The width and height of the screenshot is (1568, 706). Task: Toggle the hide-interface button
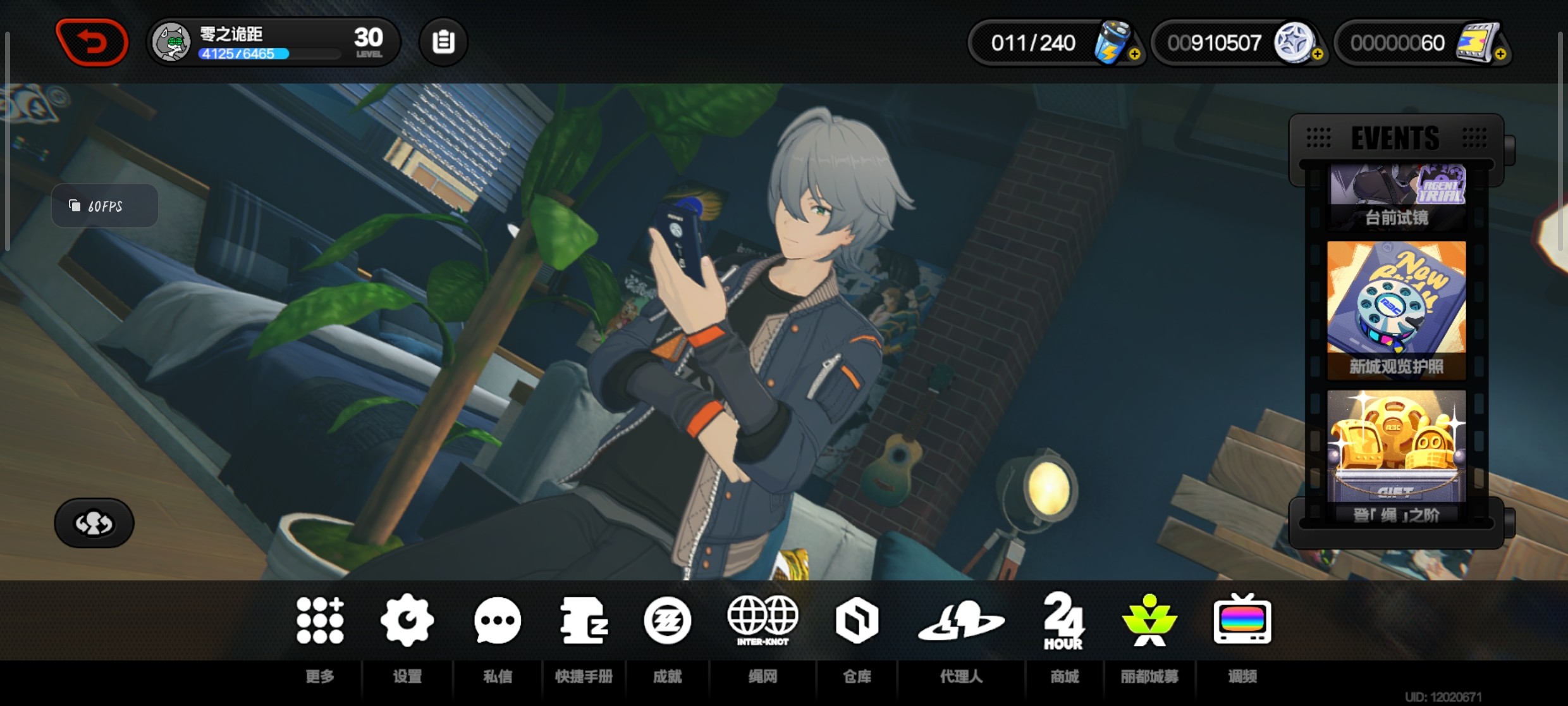(94, 523)
